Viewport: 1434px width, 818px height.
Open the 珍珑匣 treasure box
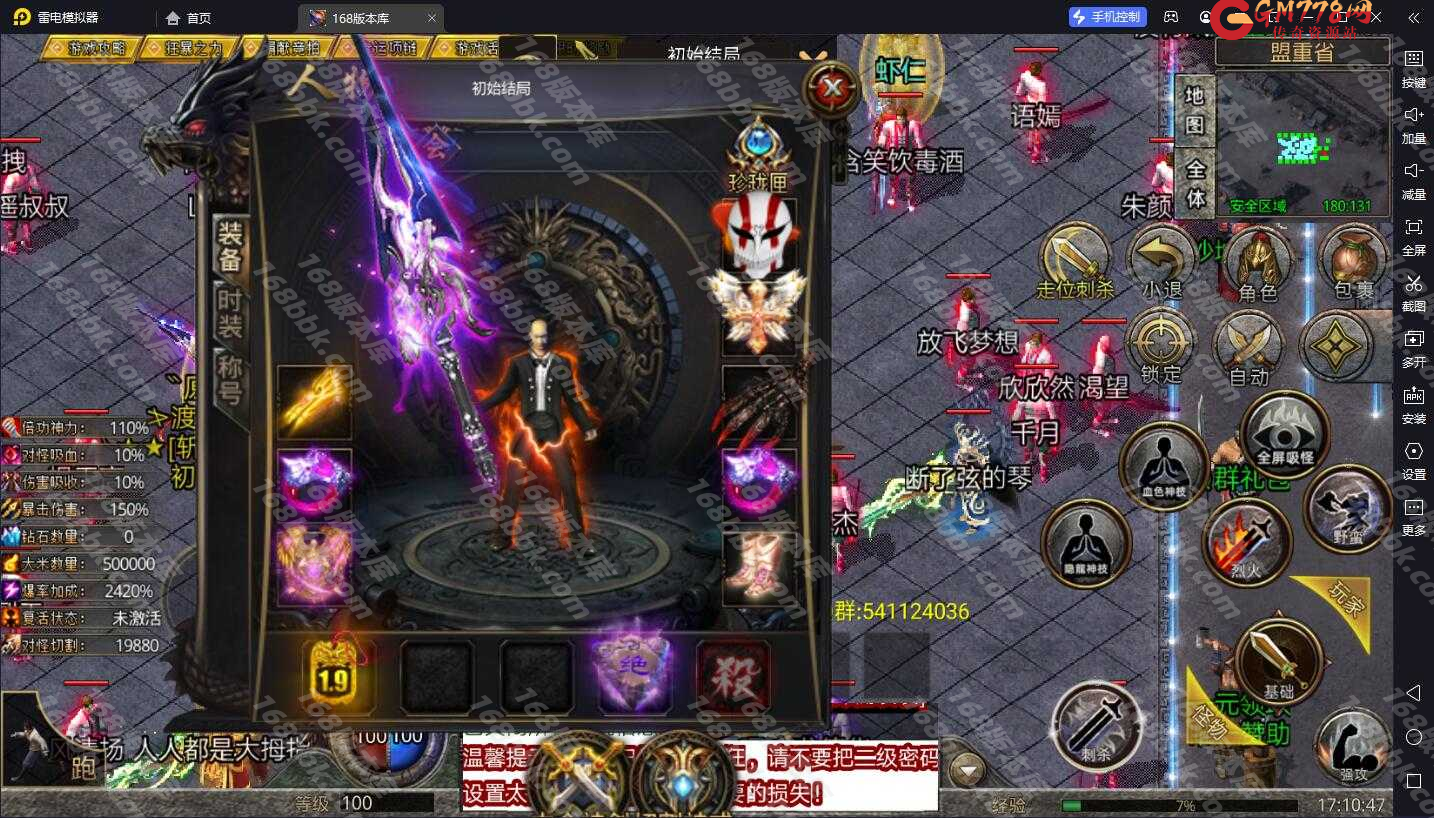(x=758, y=155)
